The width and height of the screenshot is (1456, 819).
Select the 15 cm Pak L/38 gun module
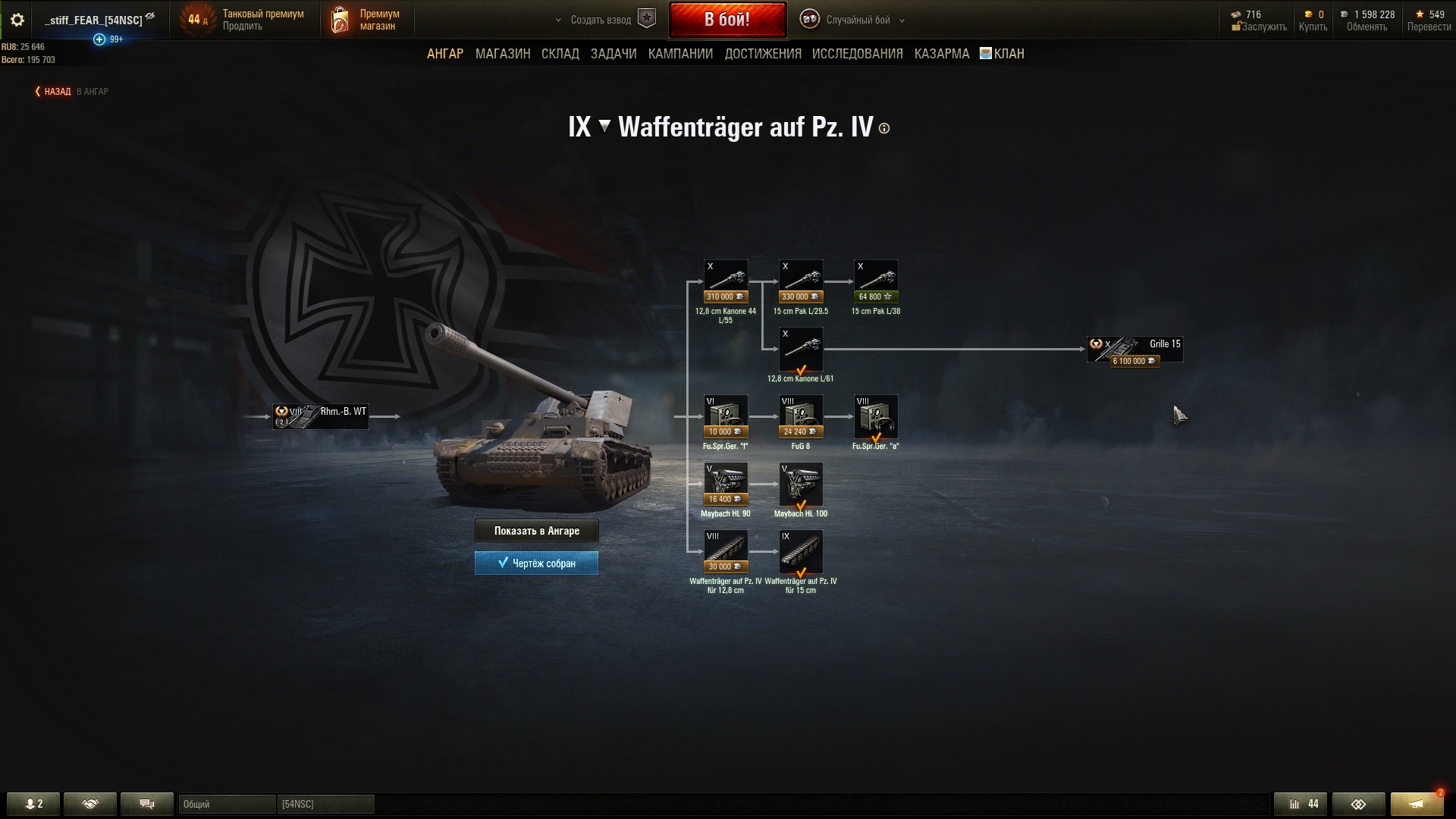(876, 281)
